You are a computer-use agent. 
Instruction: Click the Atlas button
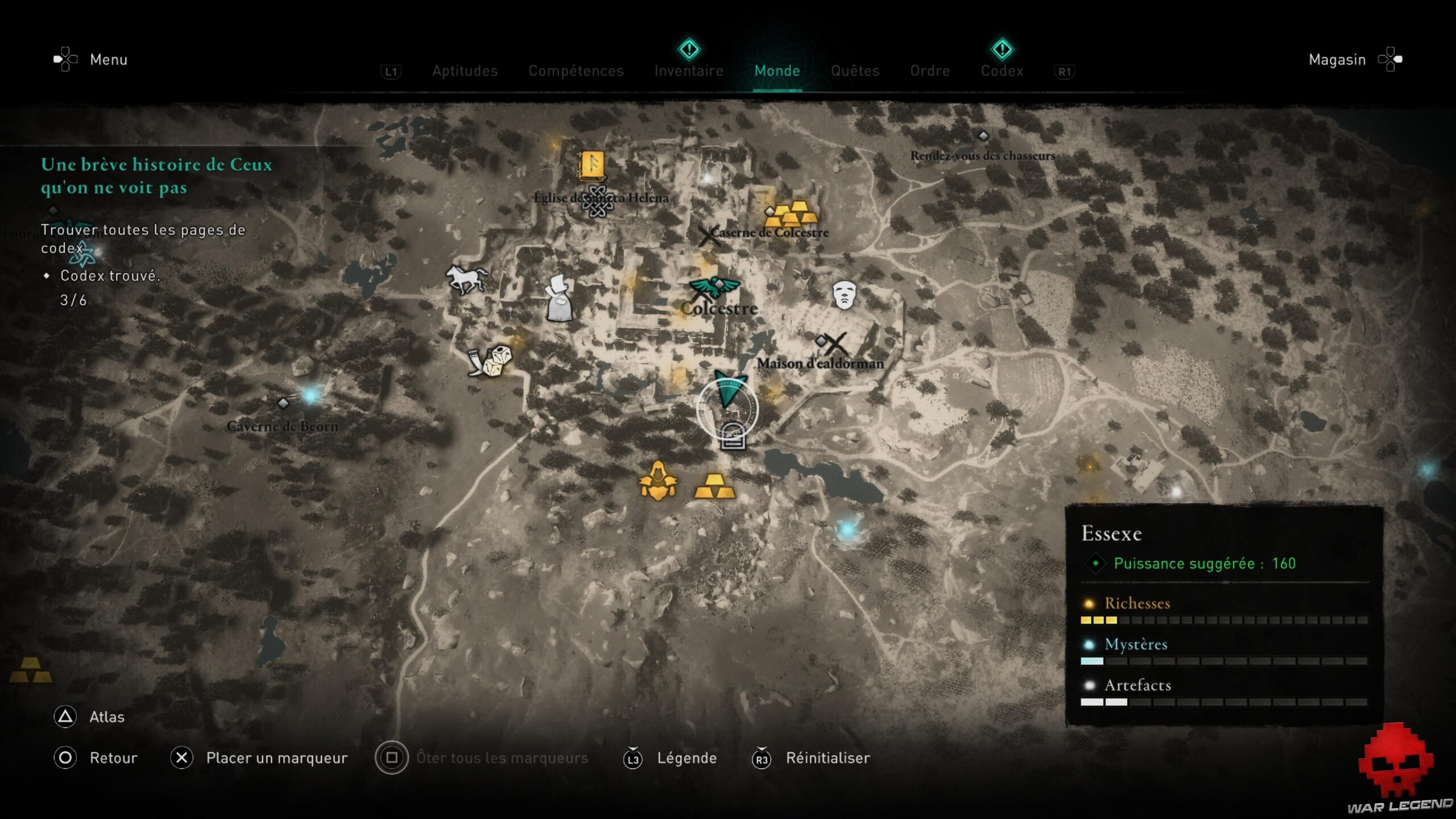(106, 717)
